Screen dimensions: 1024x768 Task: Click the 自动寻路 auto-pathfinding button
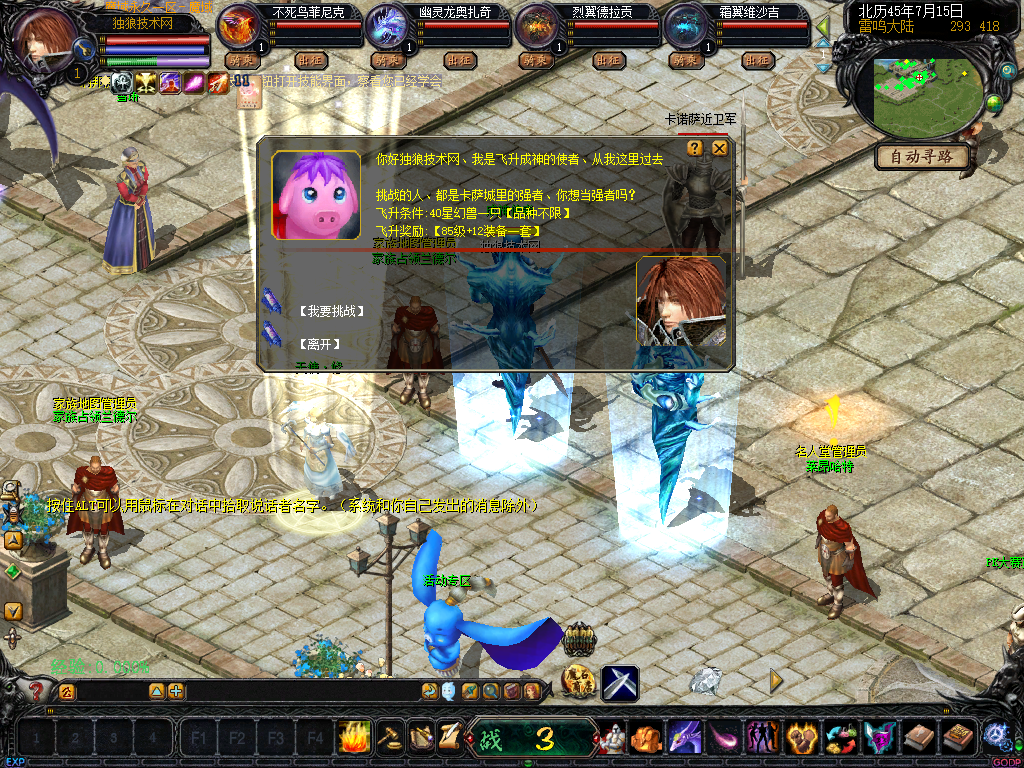[922, 157]
